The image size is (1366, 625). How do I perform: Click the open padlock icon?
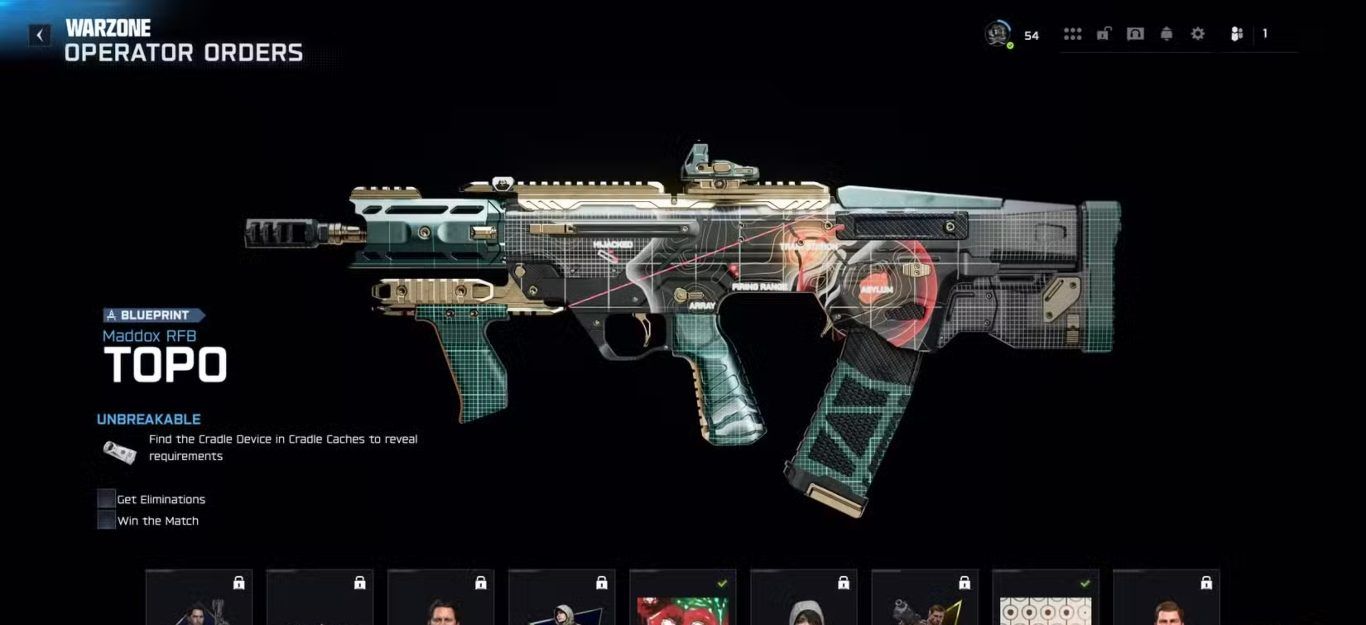1103,34
